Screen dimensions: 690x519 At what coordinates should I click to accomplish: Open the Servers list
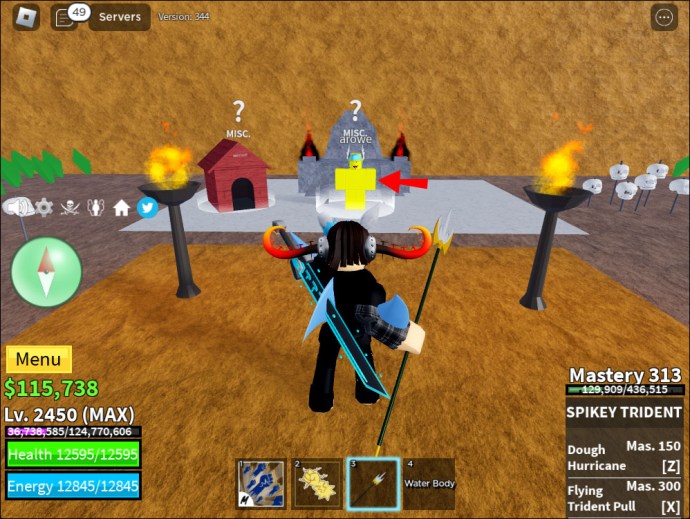pyautogui.click(x=119, y=17)
